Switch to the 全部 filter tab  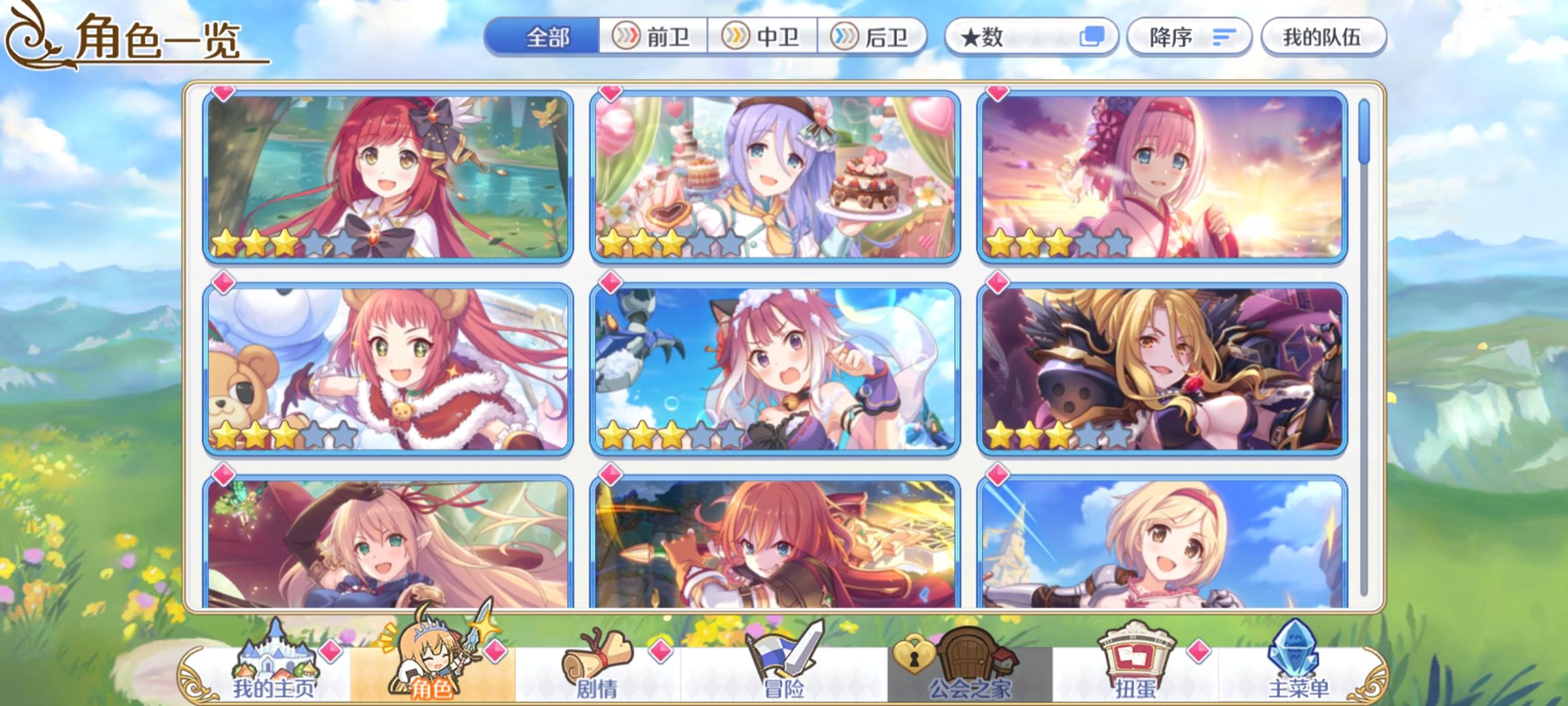click(x=547, y=37)
